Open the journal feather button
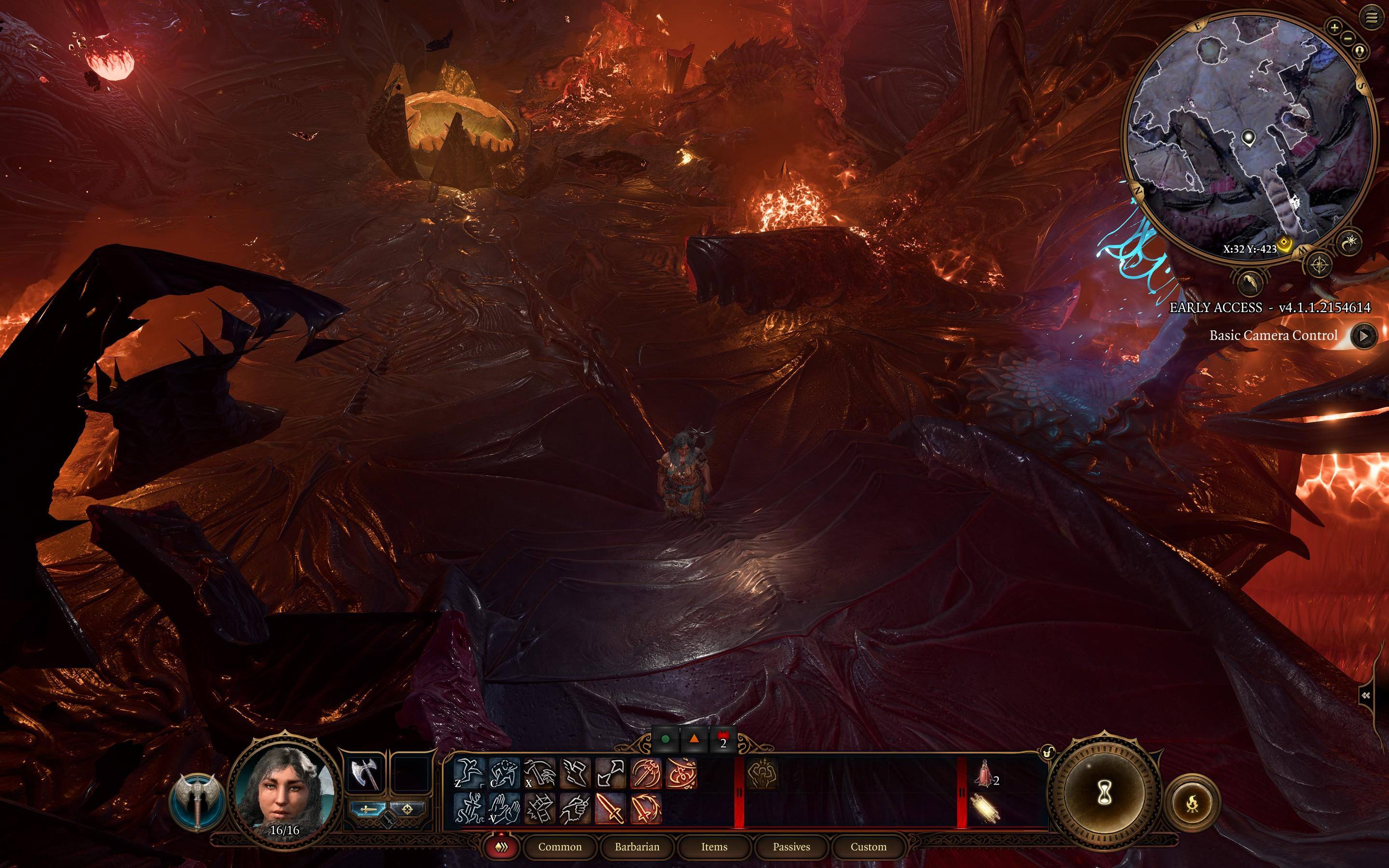This screenshot has width=1389, height=868. tap(1250, 282)
